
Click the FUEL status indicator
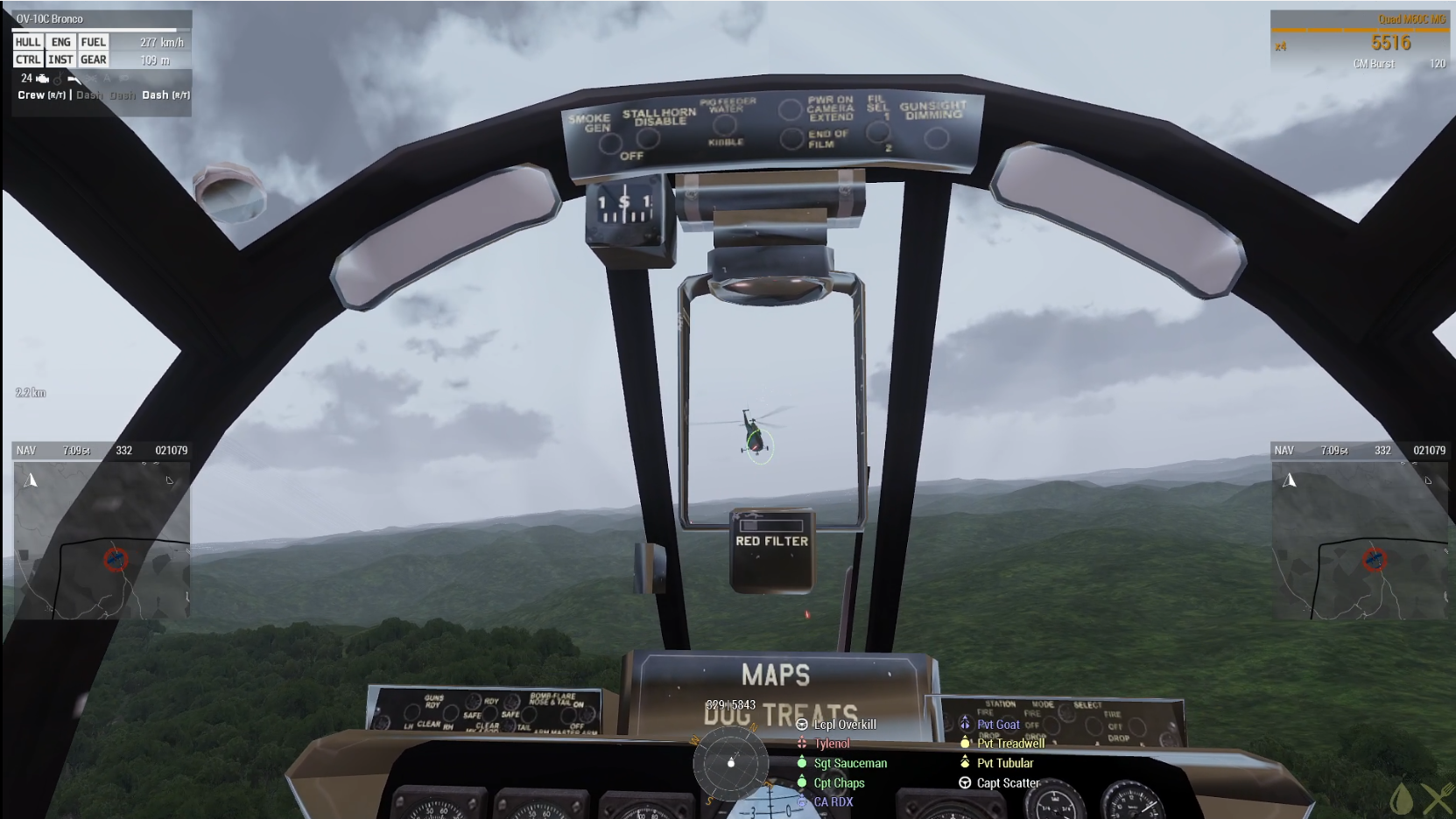(93, 42)
